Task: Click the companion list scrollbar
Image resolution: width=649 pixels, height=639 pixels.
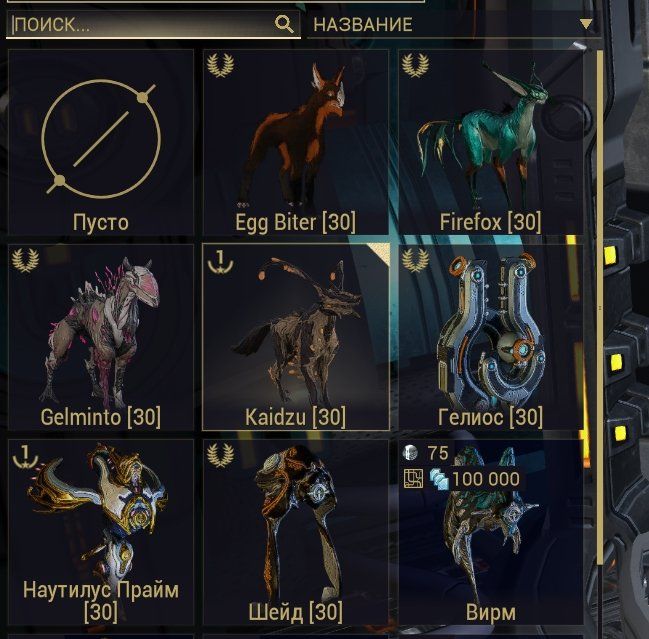Action: pos(600,300)
